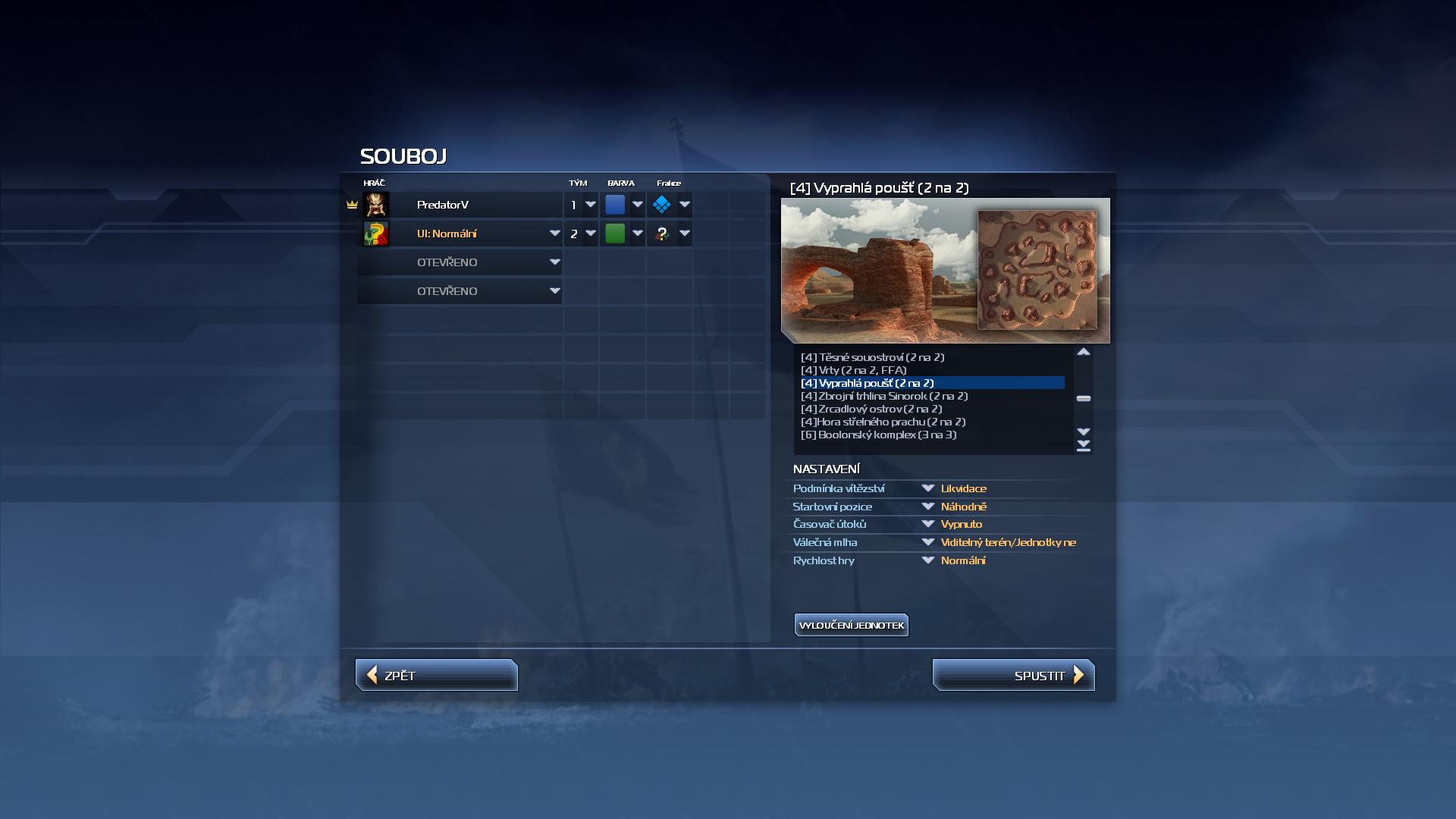Open the VYLOUČENÍ JEDNOTEK unit exclusion menu

click(851, 626)
